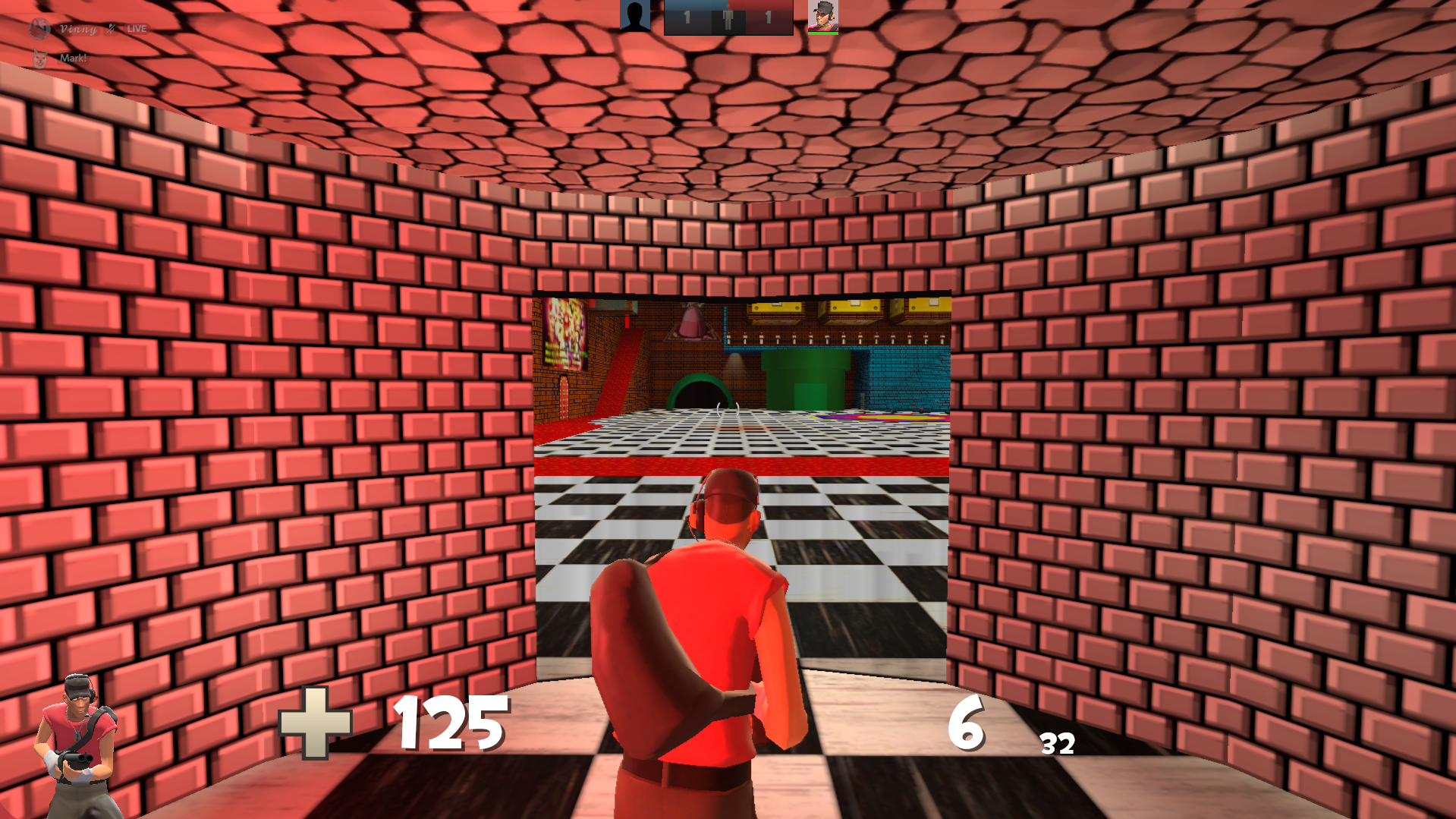Expand the Vinny overlay entry
Screen dimensions: 1456x819
(78, 29)
